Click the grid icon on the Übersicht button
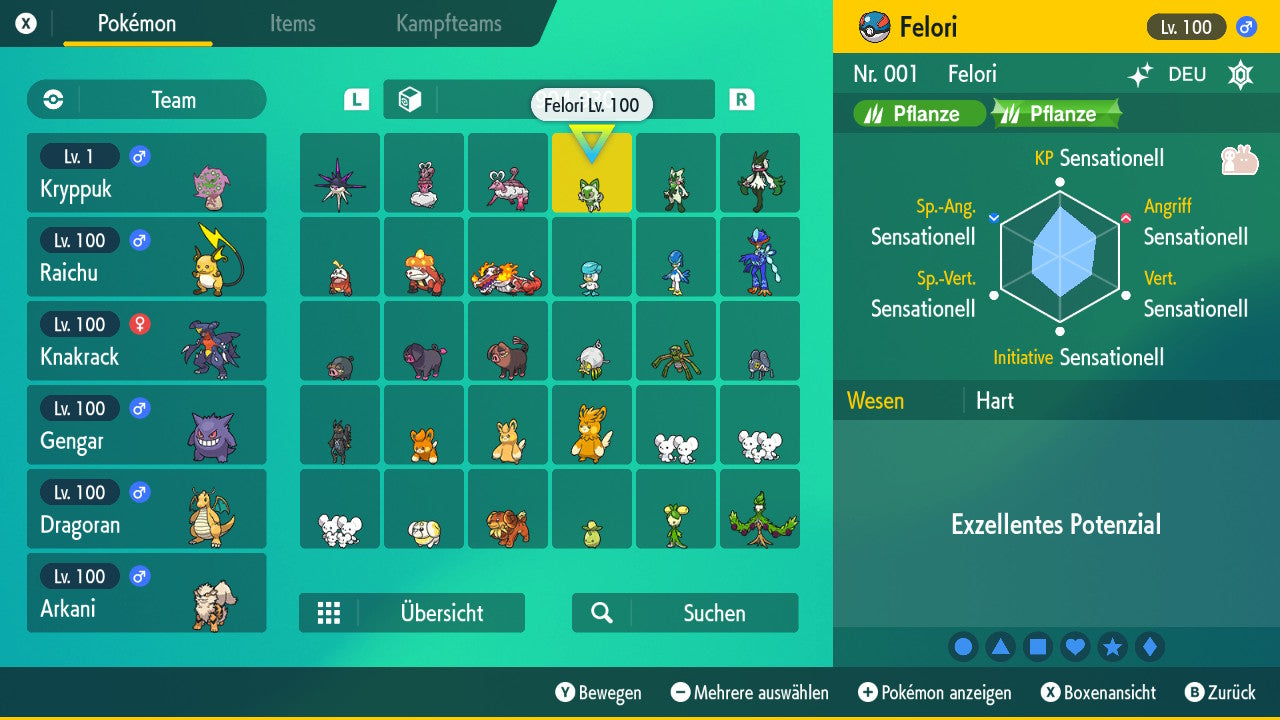 (329, 612)
